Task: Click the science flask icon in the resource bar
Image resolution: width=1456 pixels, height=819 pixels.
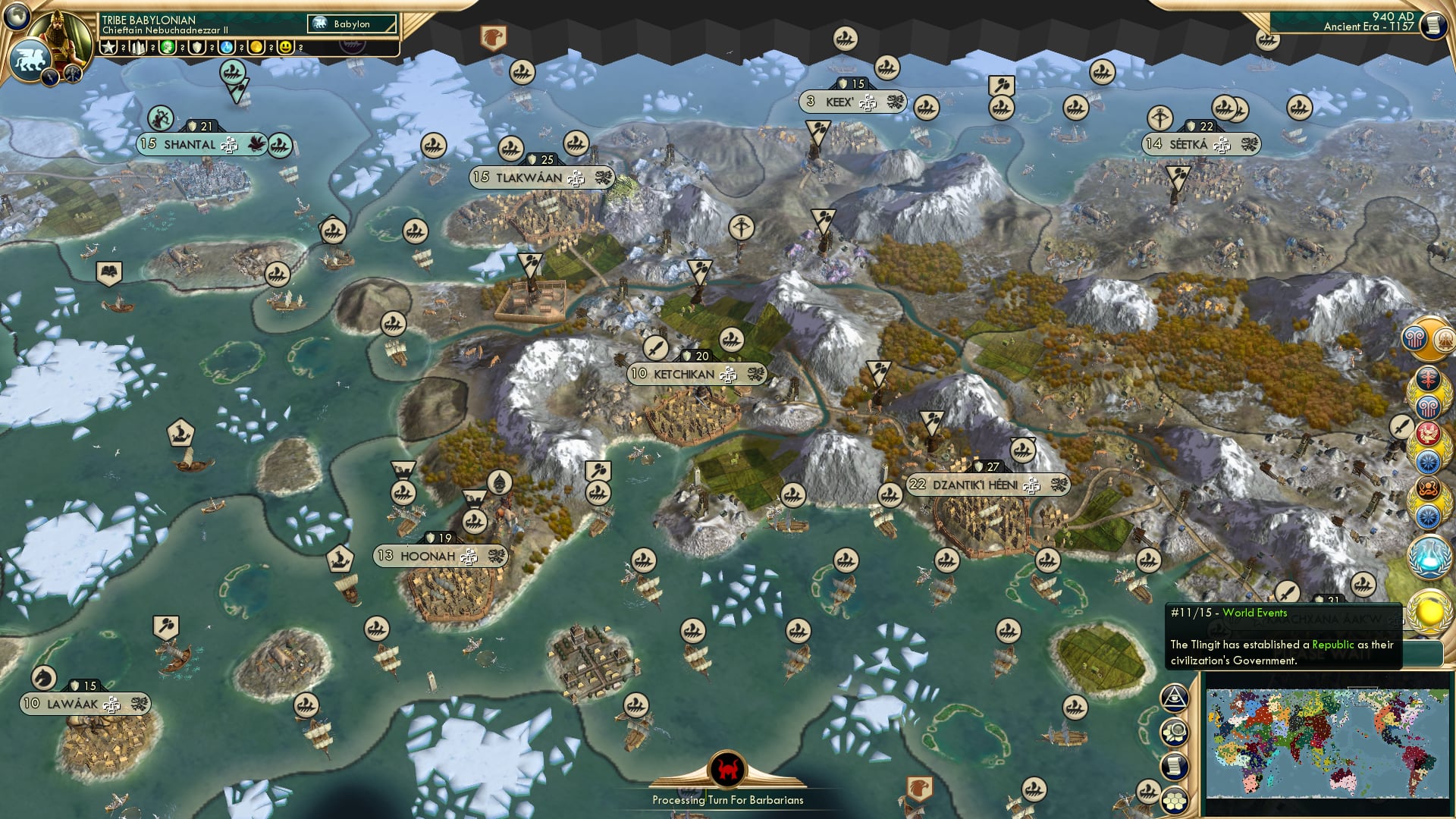Action: (x=225, y=47)
